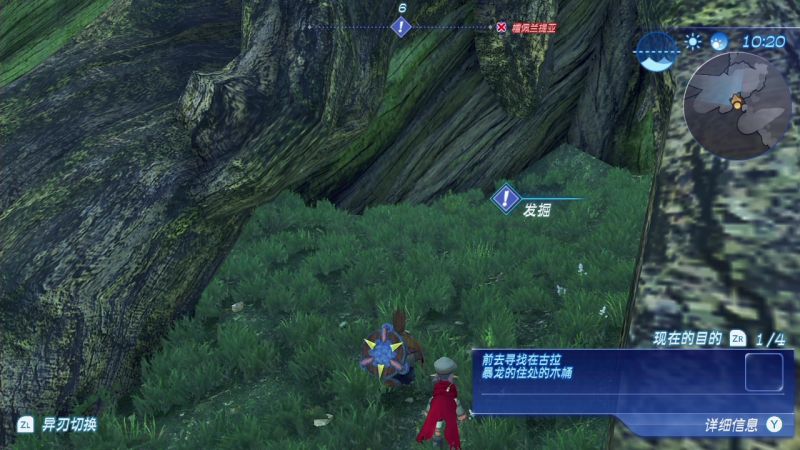
Task: Click the sunny weather icon
Action: 693,42
